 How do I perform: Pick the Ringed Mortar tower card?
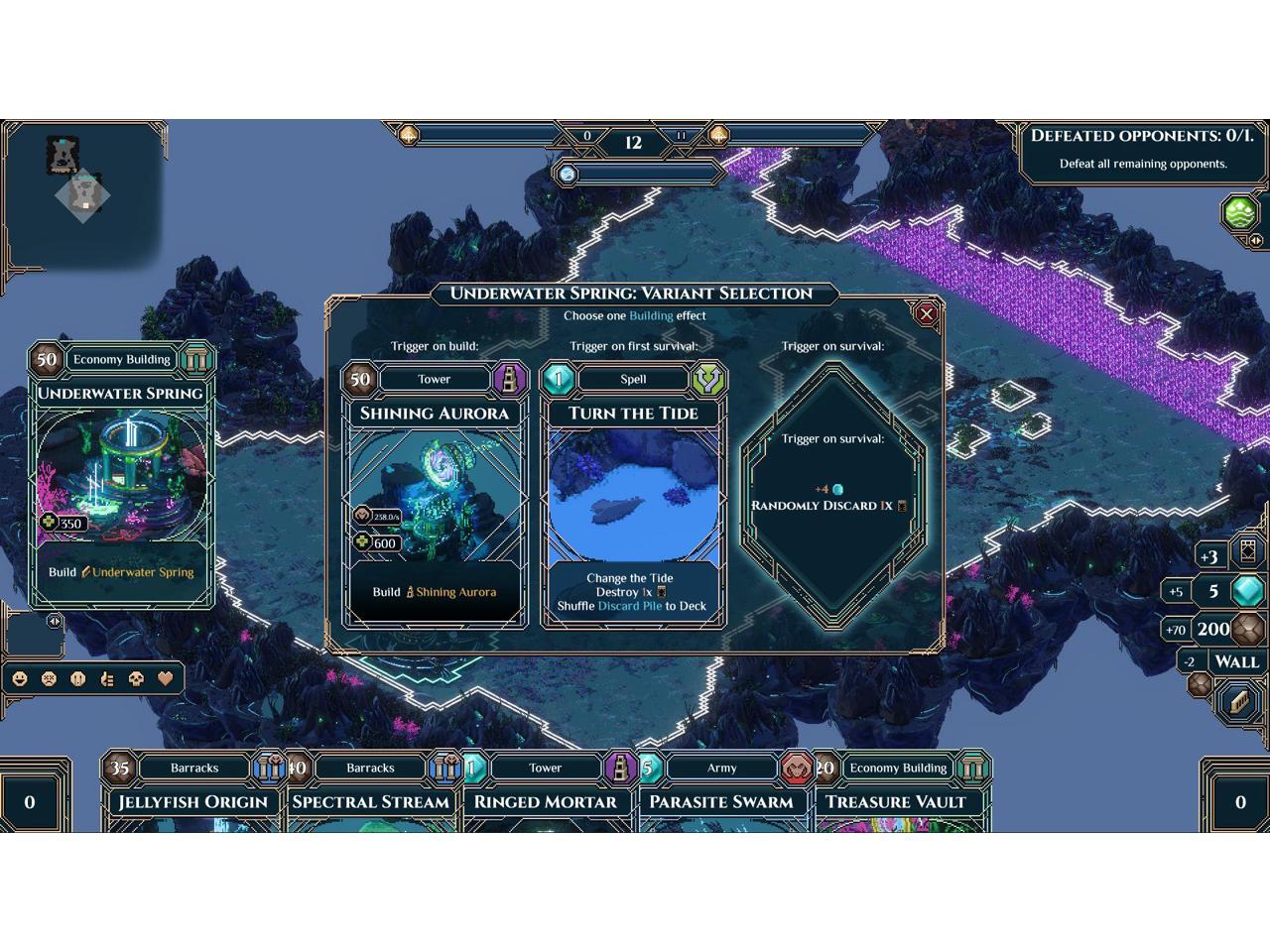coord(545,801)
